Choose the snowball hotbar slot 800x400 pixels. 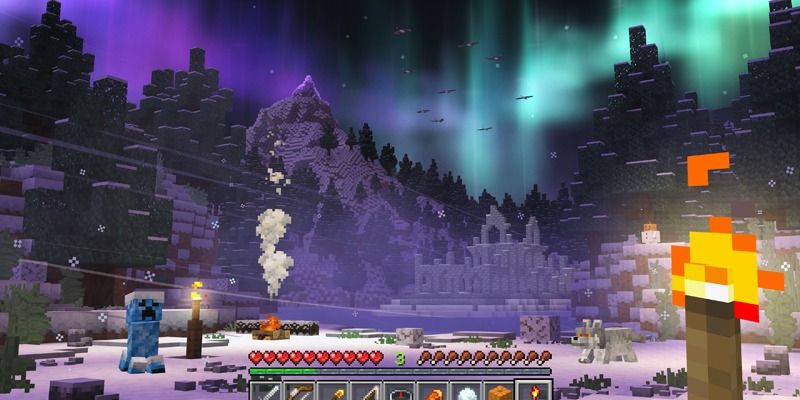(466, 389)
